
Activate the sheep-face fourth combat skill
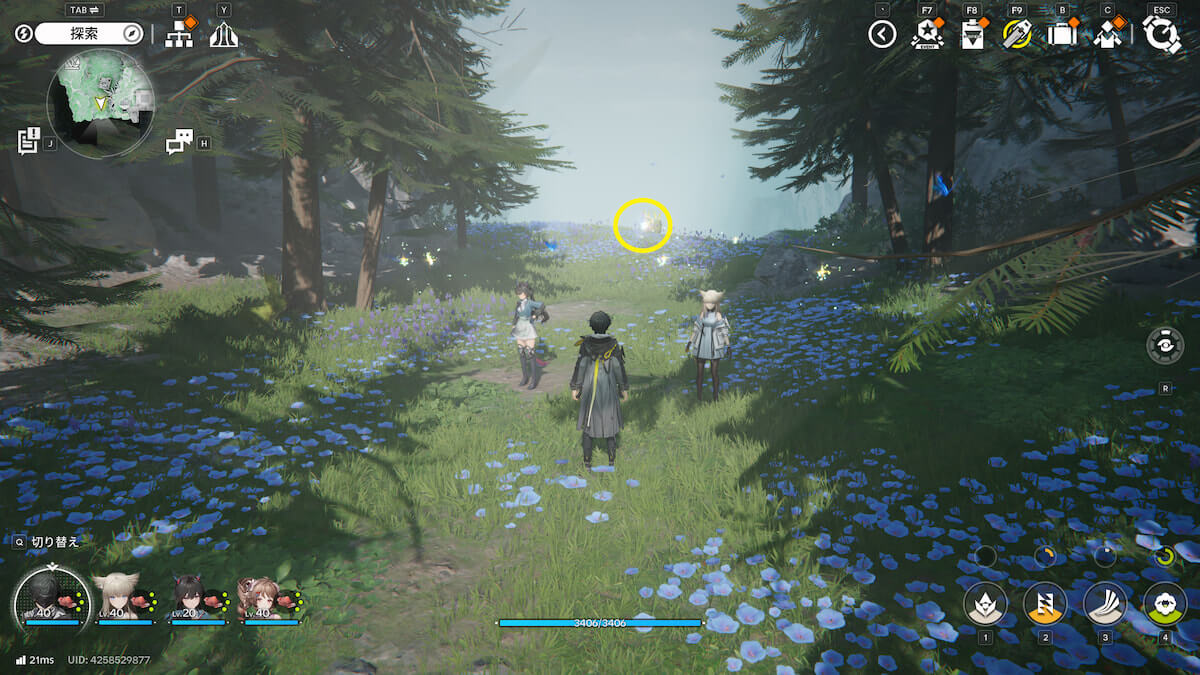[1165, 603]
